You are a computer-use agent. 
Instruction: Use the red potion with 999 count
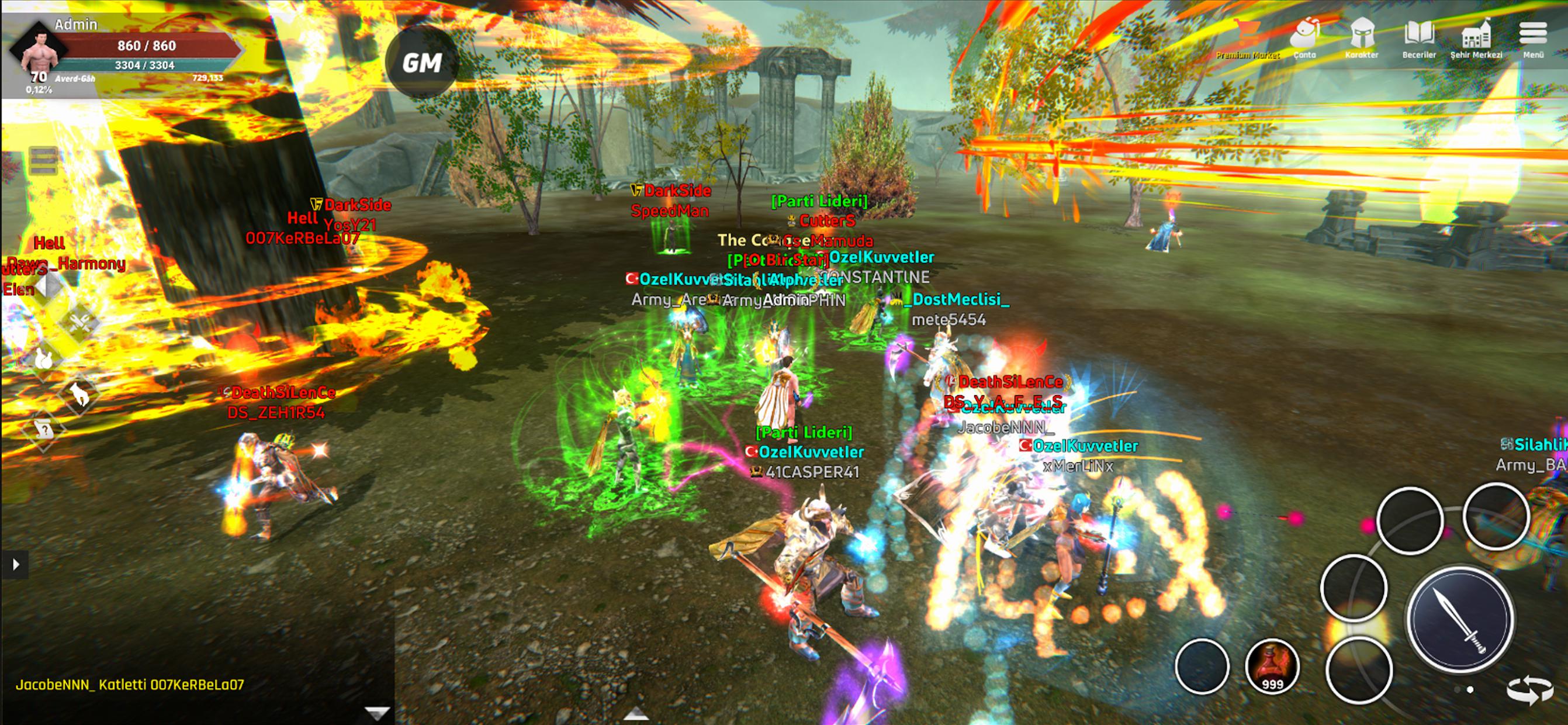click(1272, 667)
